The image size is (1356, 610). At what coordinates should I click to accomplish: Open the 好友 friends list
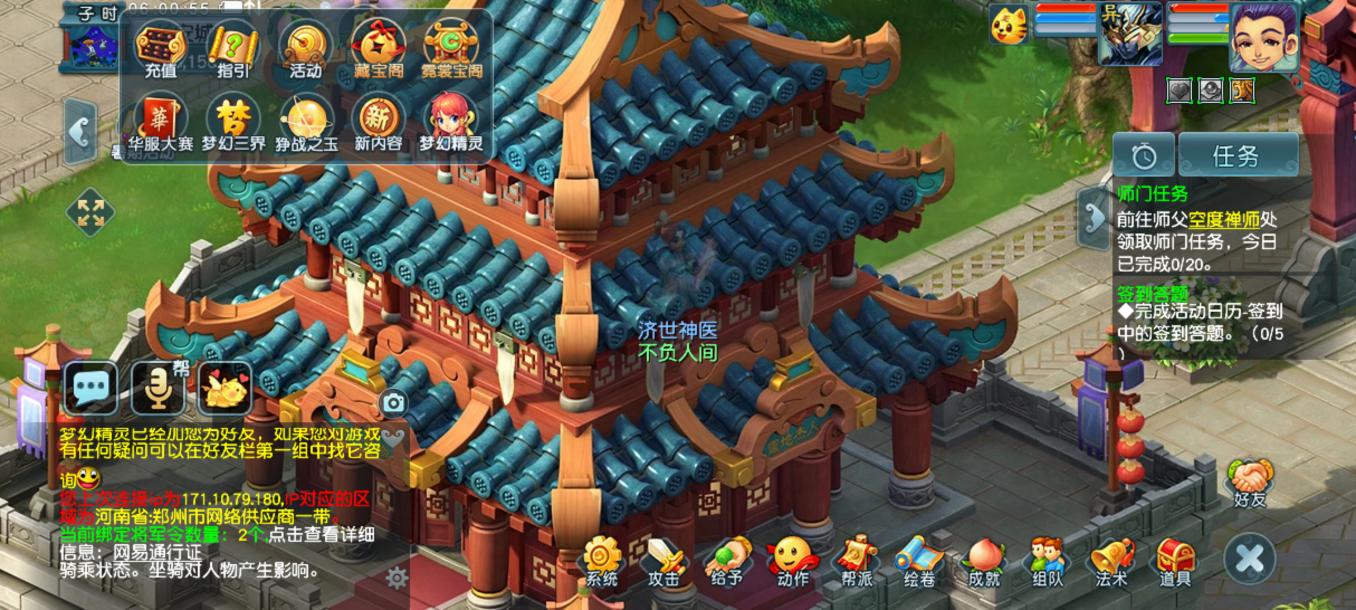(1249, 482)
